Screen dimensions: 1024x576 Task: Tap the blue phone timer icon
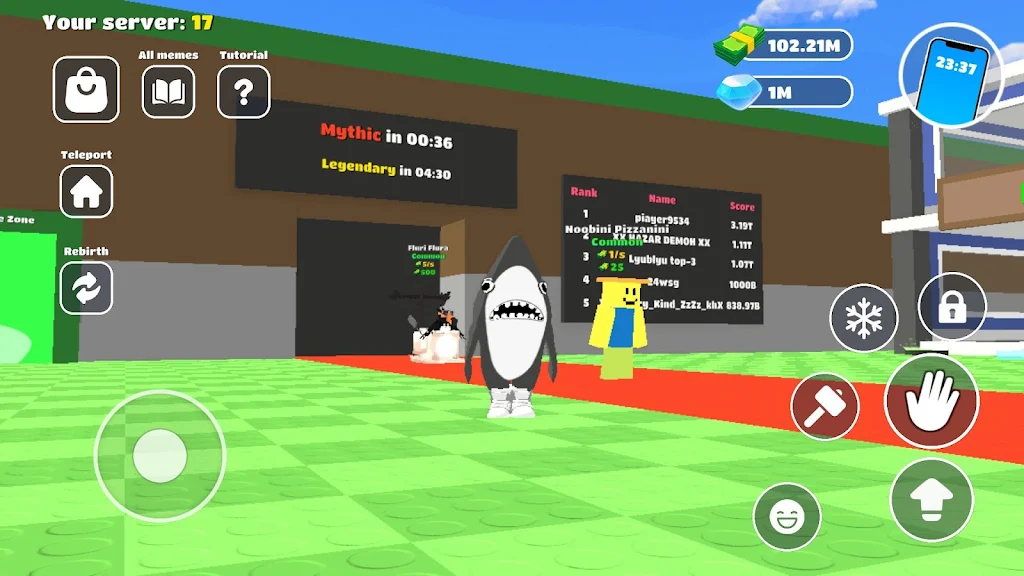click(x=951, y=73)
